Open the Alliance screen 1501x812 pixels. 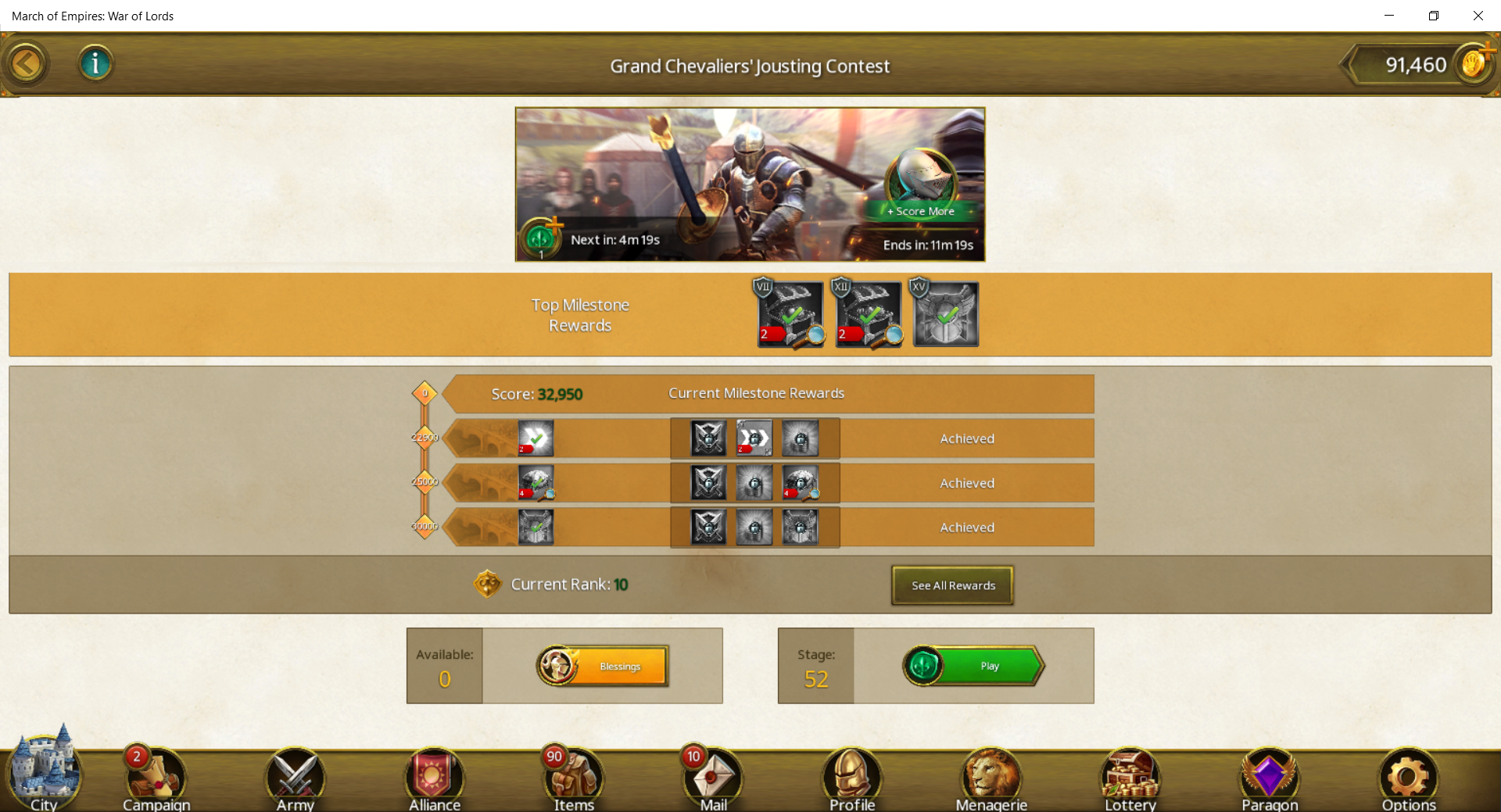point(435,778)
